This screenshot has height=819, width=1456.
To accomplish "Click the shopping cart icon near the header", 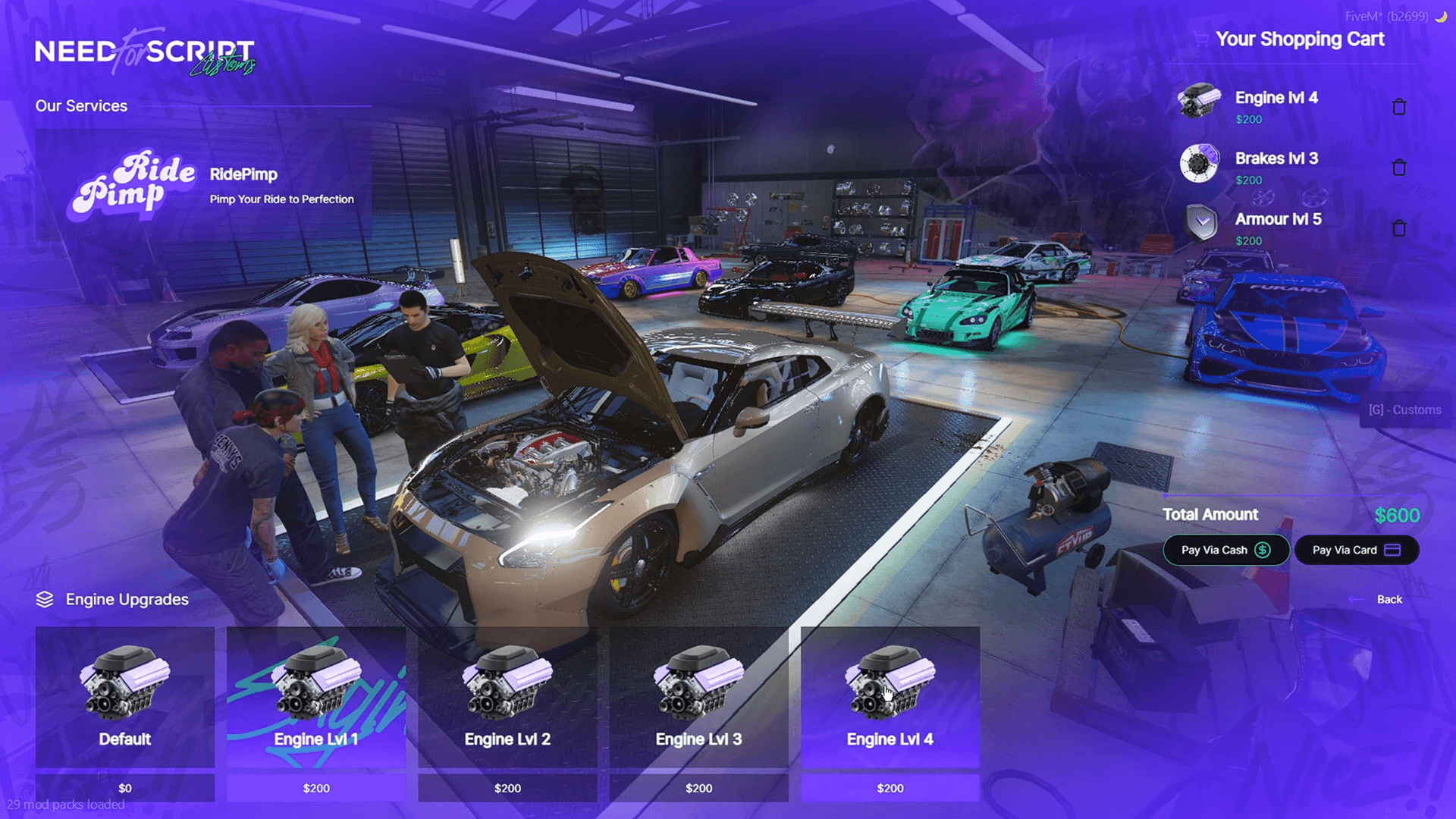I will [x=1201, y=39].
